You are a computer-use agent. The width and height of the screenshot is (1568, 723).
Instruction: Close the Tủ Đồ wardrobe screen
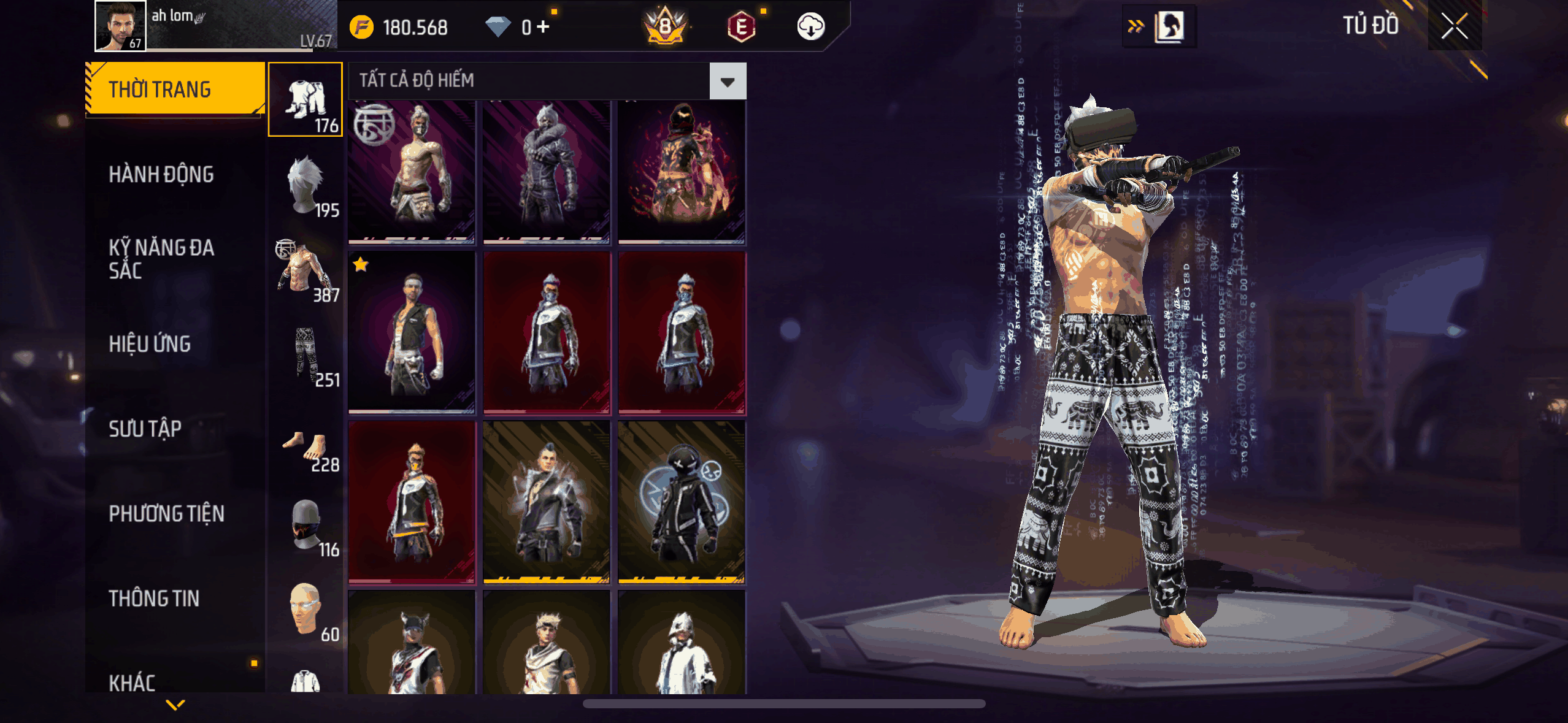tap(1454, 26)
